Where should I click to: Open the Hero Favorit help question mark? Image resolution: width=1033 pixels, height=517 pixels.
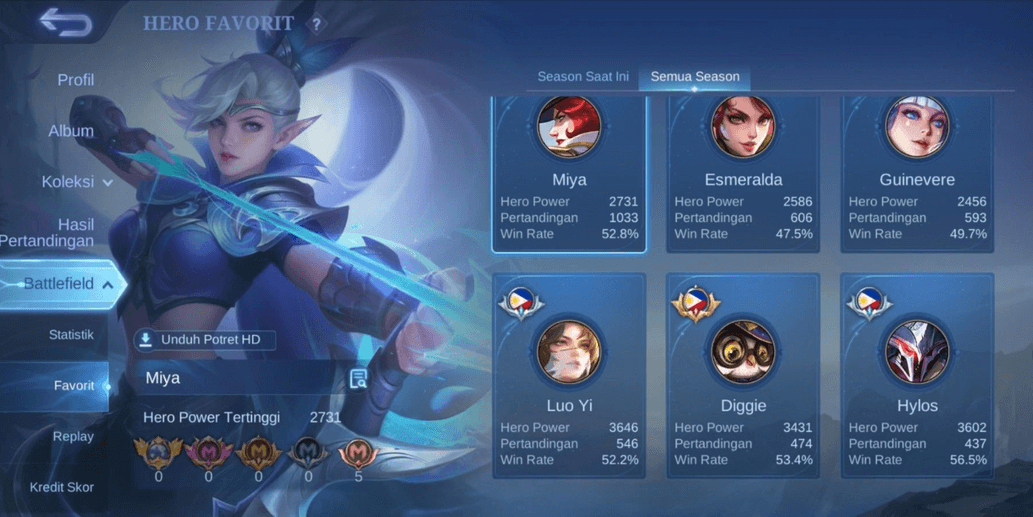[x=317, y=24]
